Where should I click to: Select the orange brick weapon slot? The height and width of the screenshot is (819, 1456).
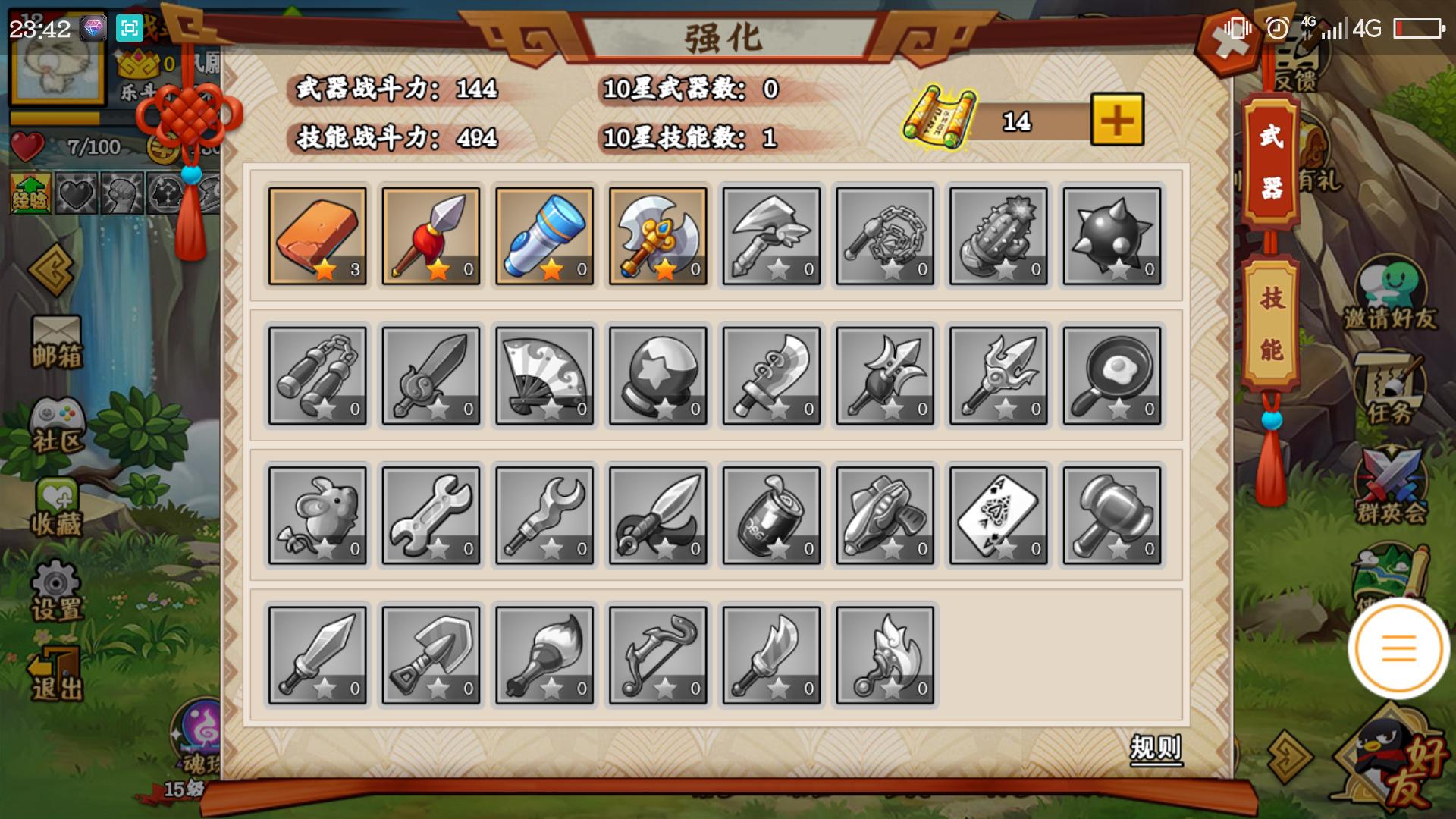317,237
